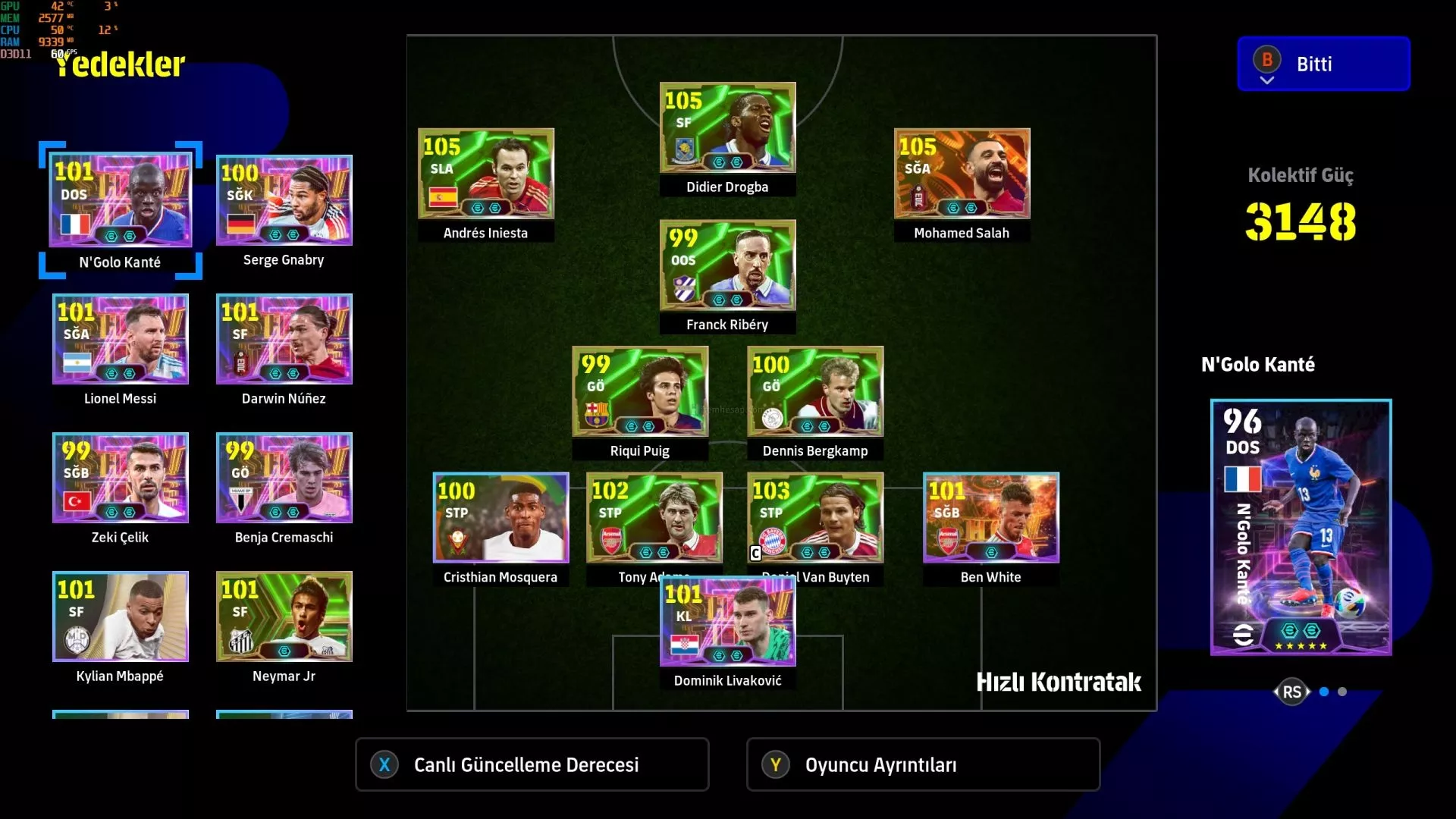This screenshot has height=819, width=1456.
Task: Select Cristhian Mosquera's defender card
Action: coord(500,518)
